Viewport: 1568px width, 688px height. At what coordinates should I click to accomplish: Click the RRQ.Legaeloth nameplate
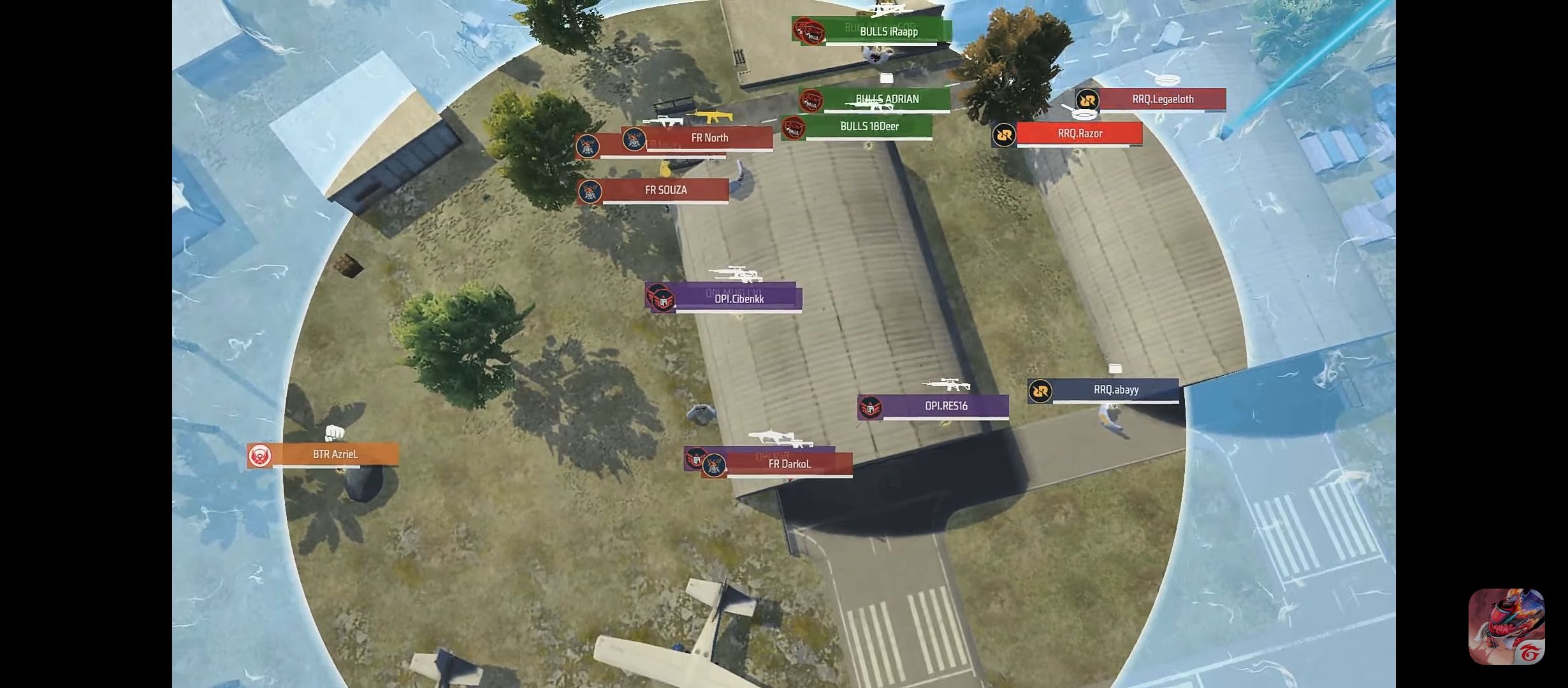[x=1163, y=99]
